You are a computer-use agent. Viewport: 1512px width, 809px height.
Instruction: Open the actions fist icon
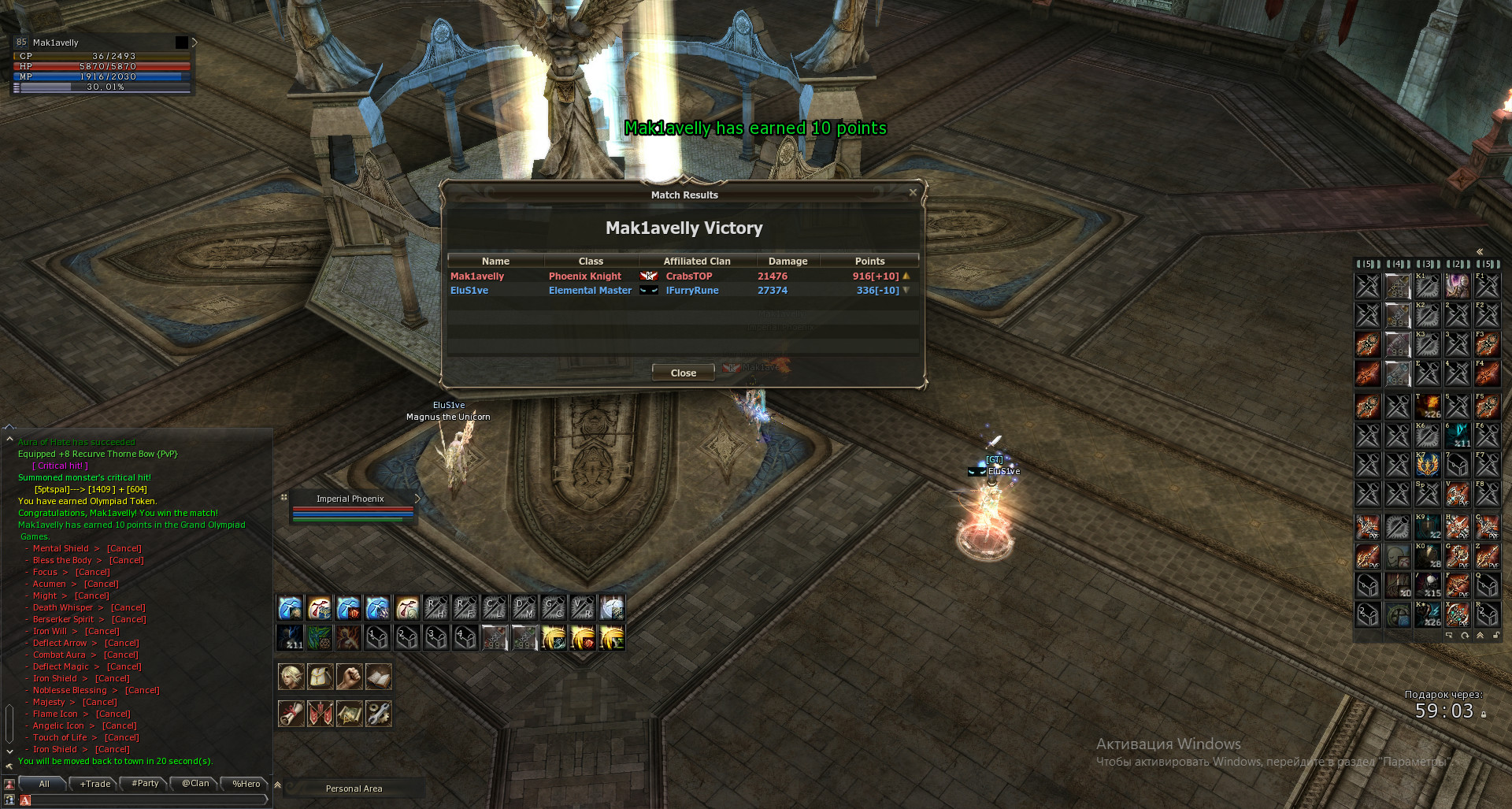[x=349, y=677]
